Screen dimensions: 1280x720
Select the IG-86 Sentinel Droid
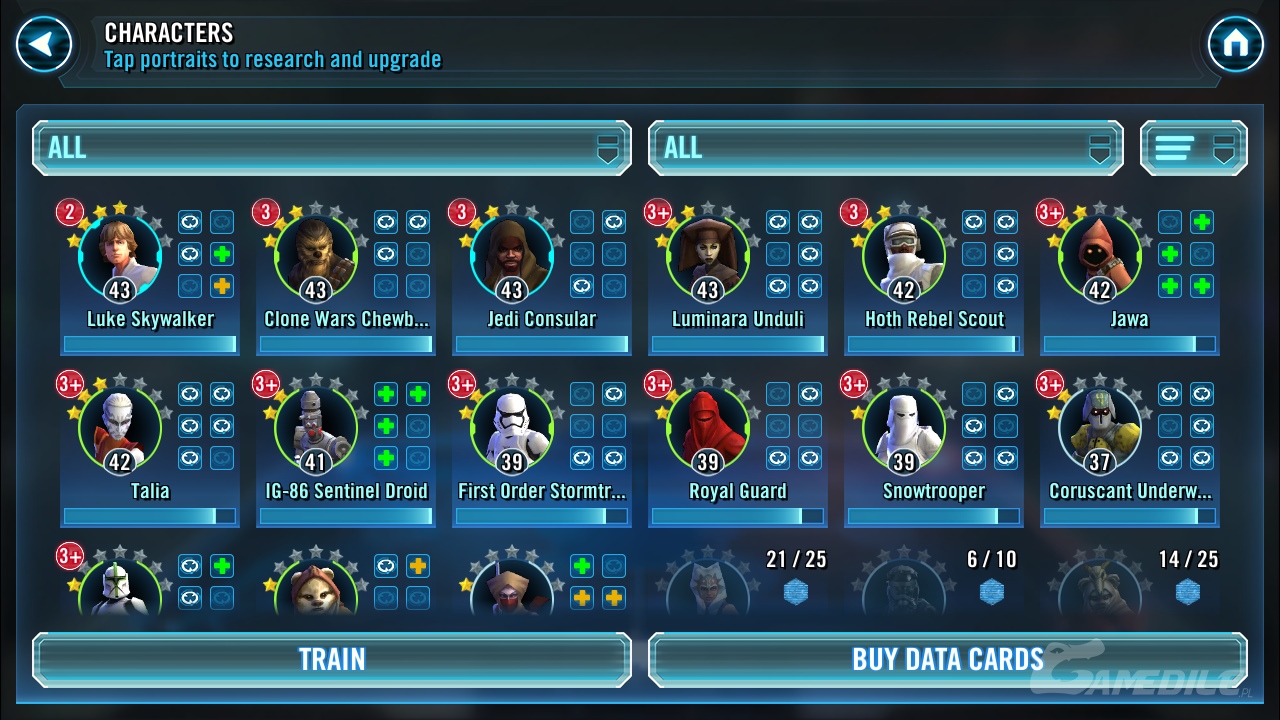316,429
